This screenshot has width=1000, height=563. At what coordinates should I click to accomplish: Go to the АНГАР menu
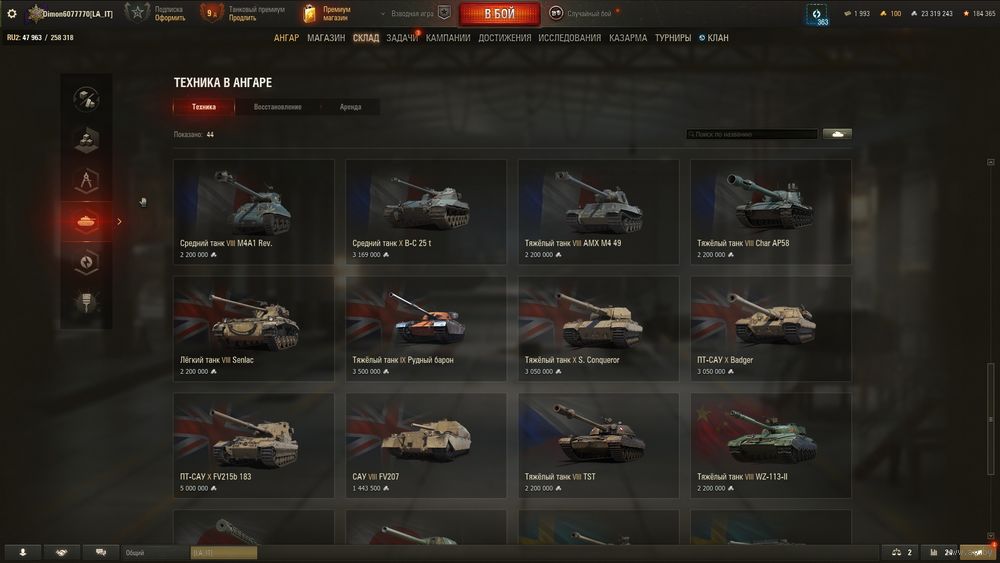pyautogui.click(x=286, y=38)
